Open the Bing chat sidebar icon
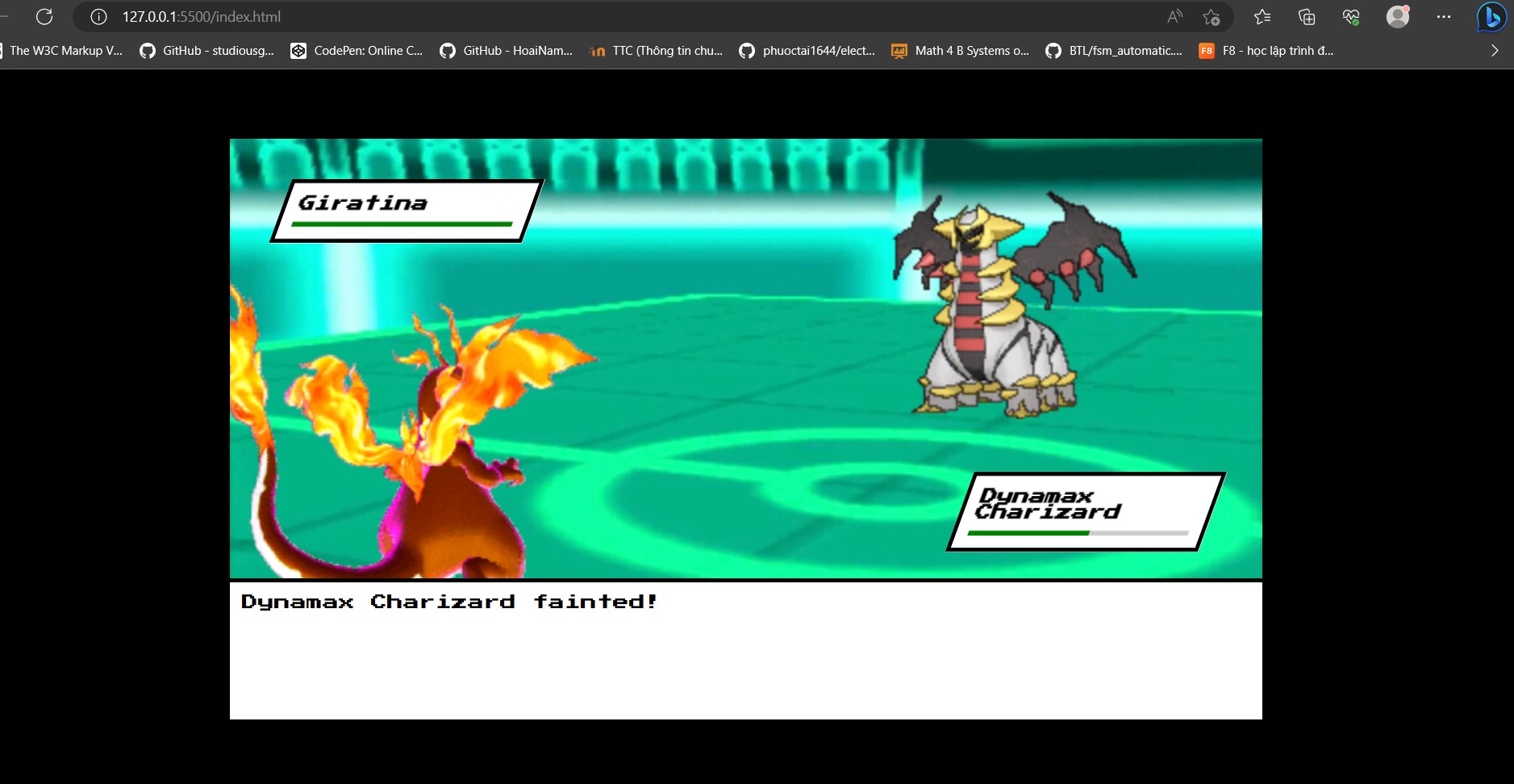The image size is (1514, 784). (1491, 17)
